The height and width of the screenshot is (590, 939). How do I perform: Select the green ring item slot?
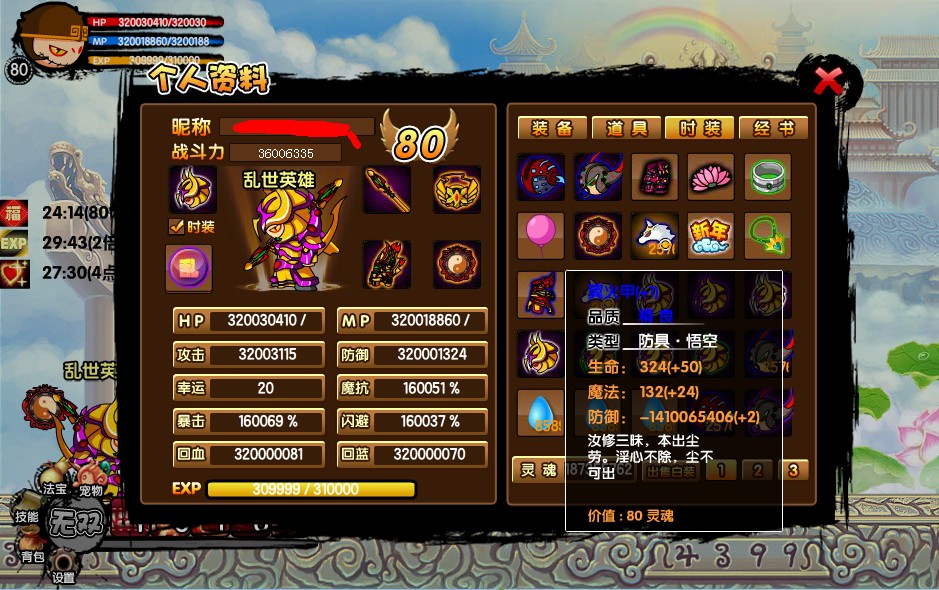(x=768, y=177)
